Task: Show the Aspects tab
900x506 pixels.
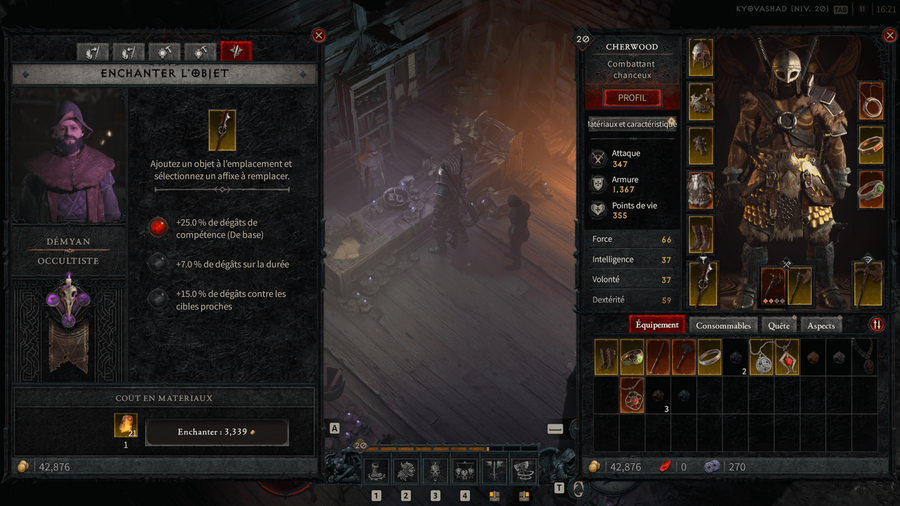Action: [x=820, y=325]
